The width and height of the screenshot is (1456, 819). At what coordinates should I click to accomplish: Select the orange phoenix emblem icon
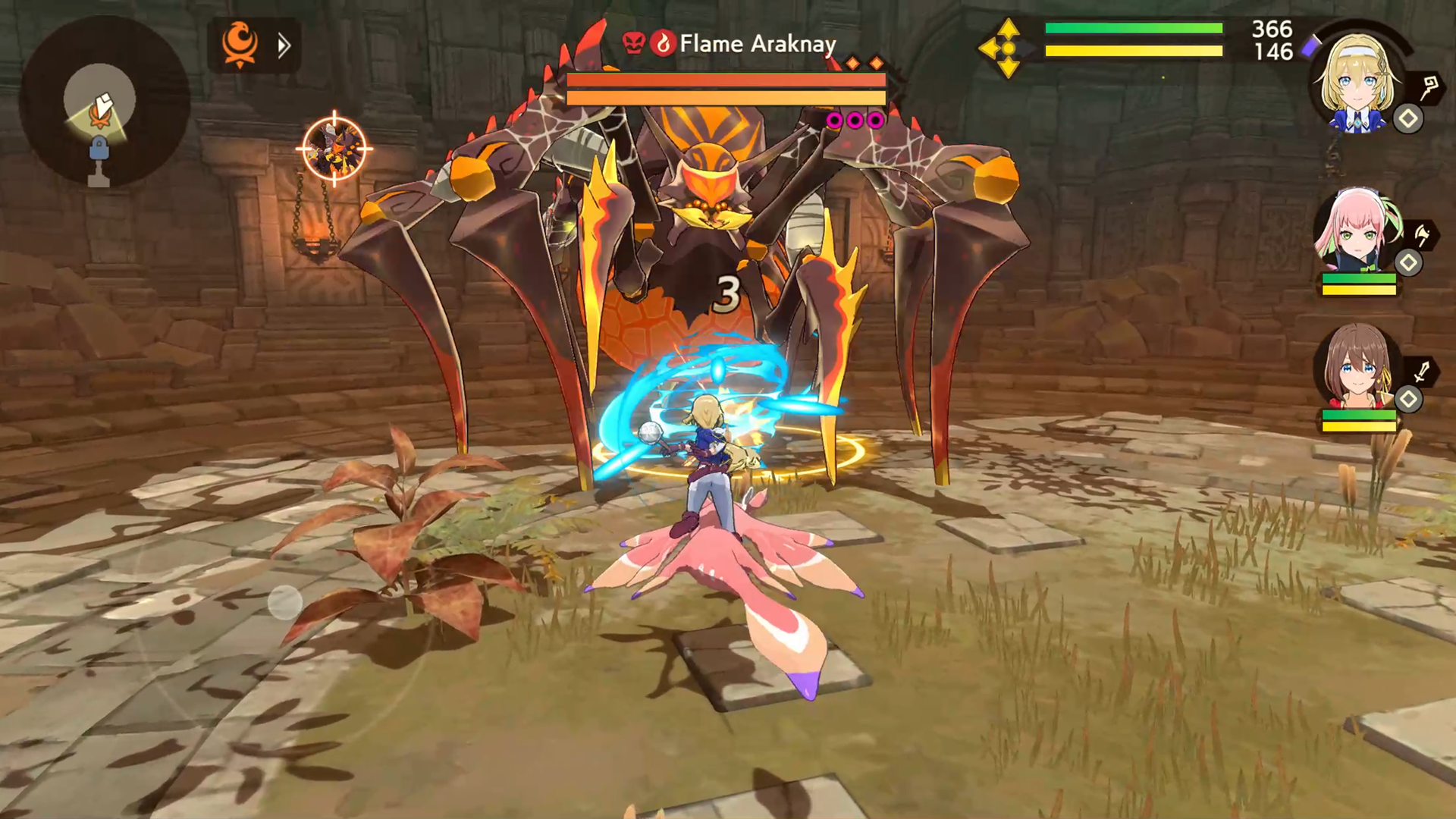(x=240, y=45)
